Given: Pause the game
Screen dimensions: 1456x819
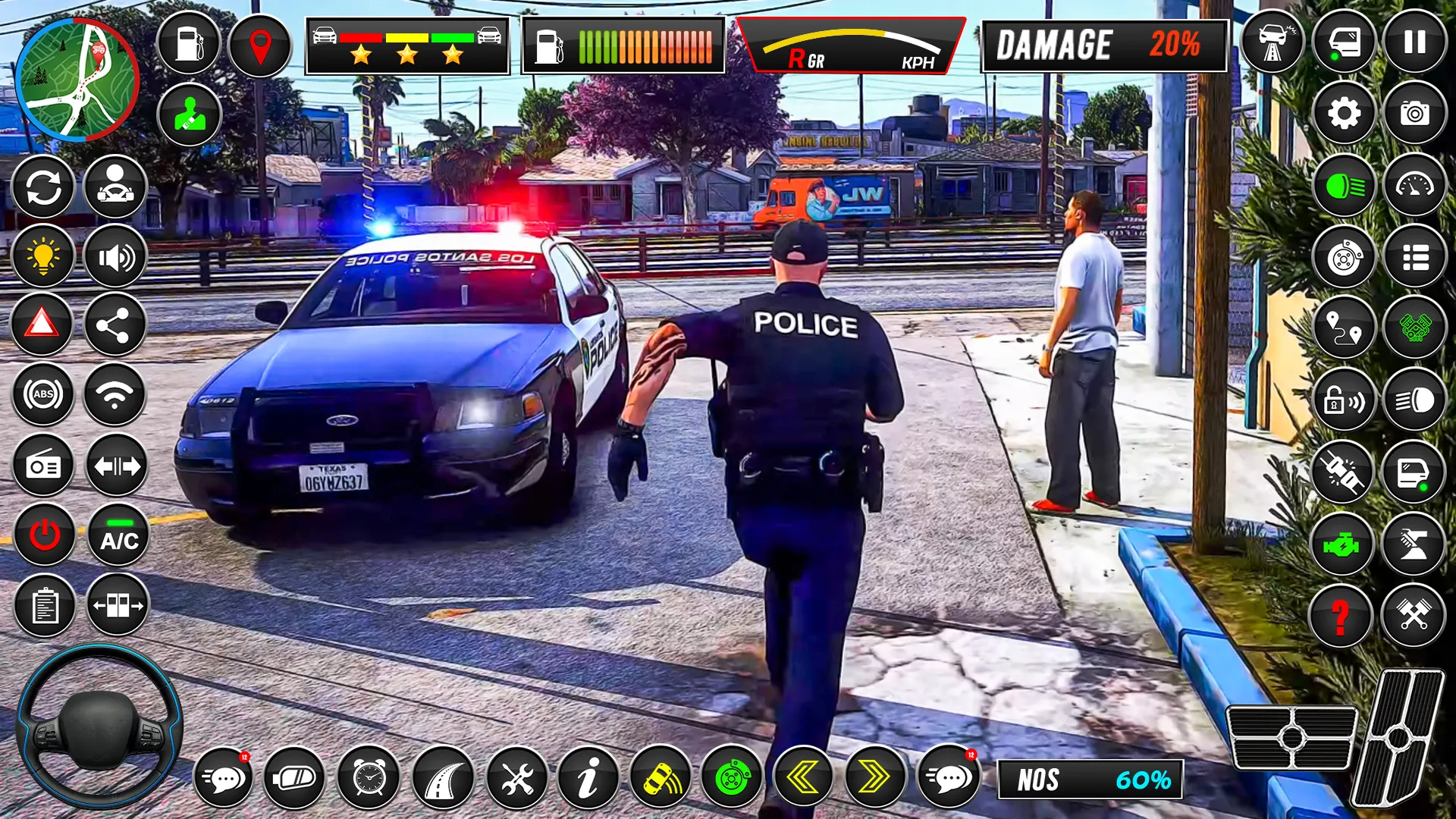Looking at the screenshot, I should click(1414, 42).
